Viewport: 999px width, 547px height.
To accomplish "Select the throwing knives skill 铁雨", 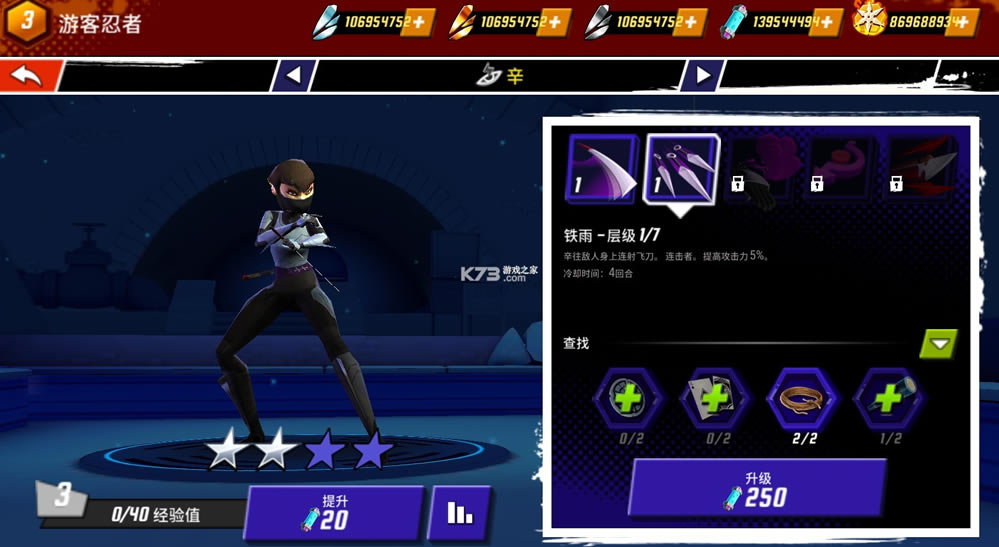I will tap(682, 168).
